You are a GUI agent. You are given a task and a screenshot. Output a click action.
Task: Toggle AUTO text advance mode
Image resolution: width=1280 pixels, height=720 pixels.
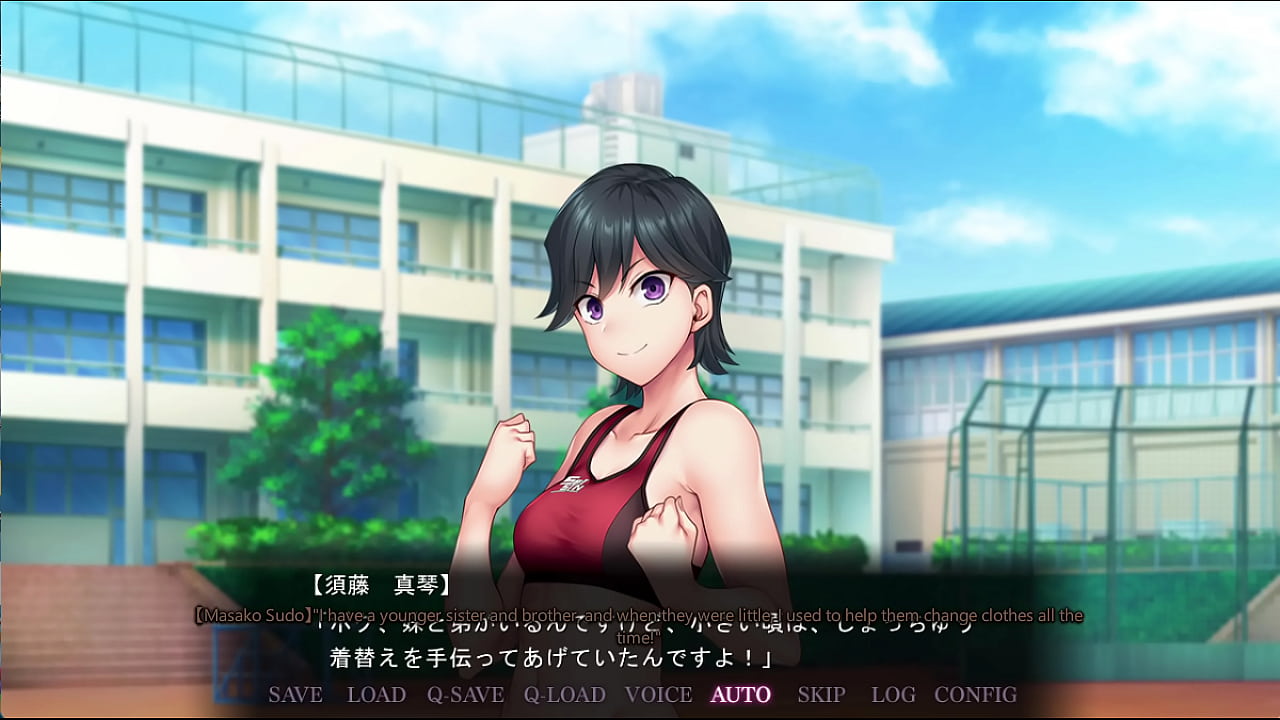pyautogui.click(x=741, y=694)
